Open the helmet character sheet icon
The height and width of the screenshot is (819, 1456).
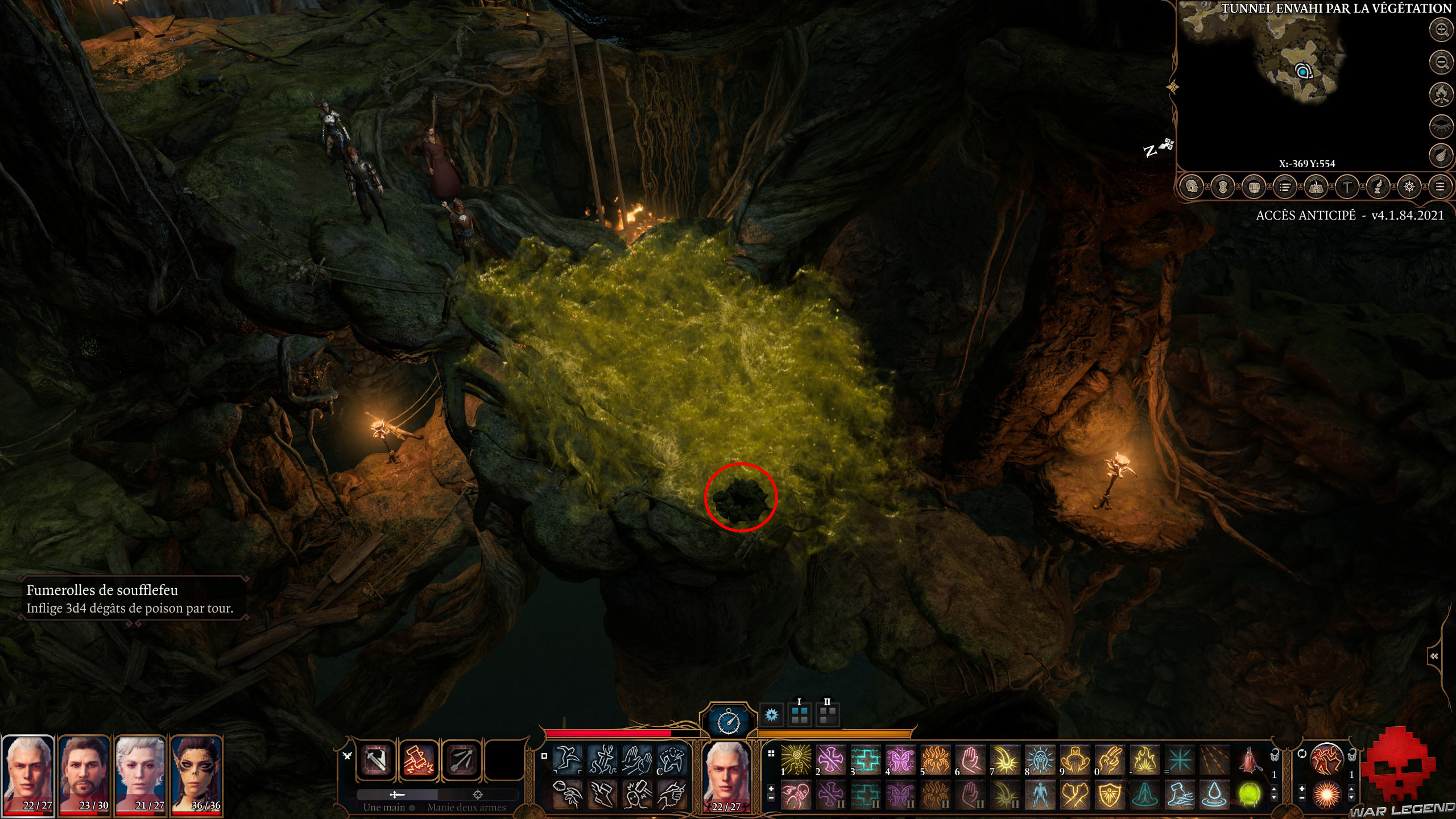[x=1192, y=187]
